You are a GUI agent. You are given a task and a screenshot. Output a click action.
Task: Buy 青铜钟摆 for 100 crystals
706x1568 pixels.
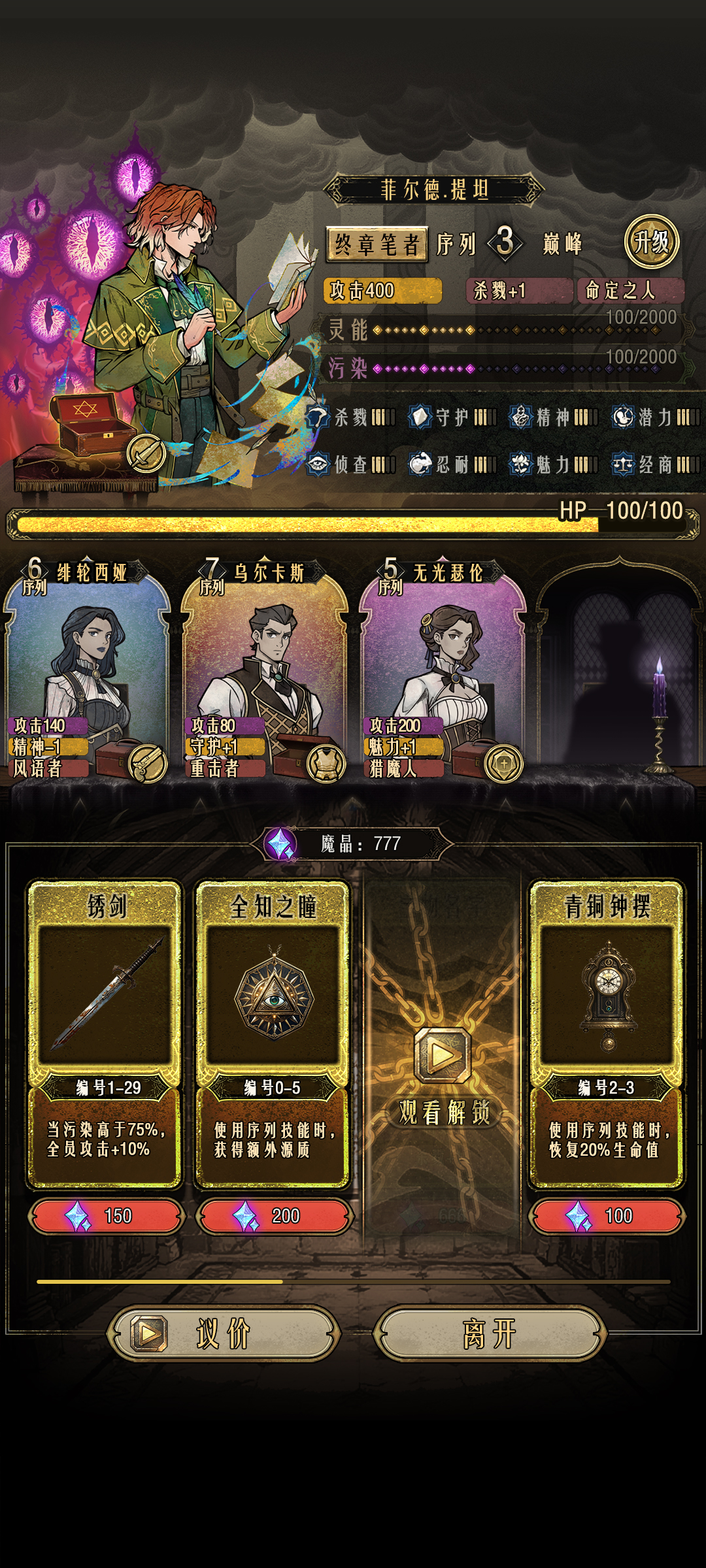pos(607,1216)
